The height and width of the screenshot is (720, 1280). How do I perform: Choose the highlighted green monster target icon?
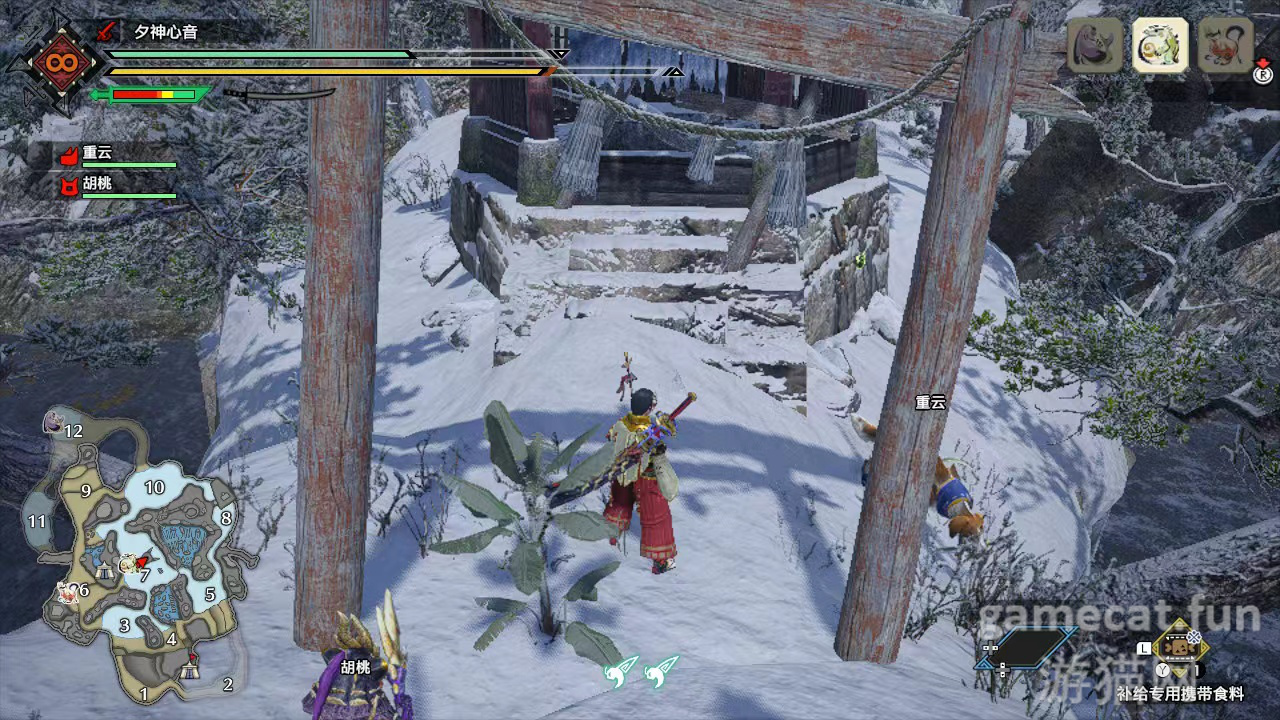1160,45
